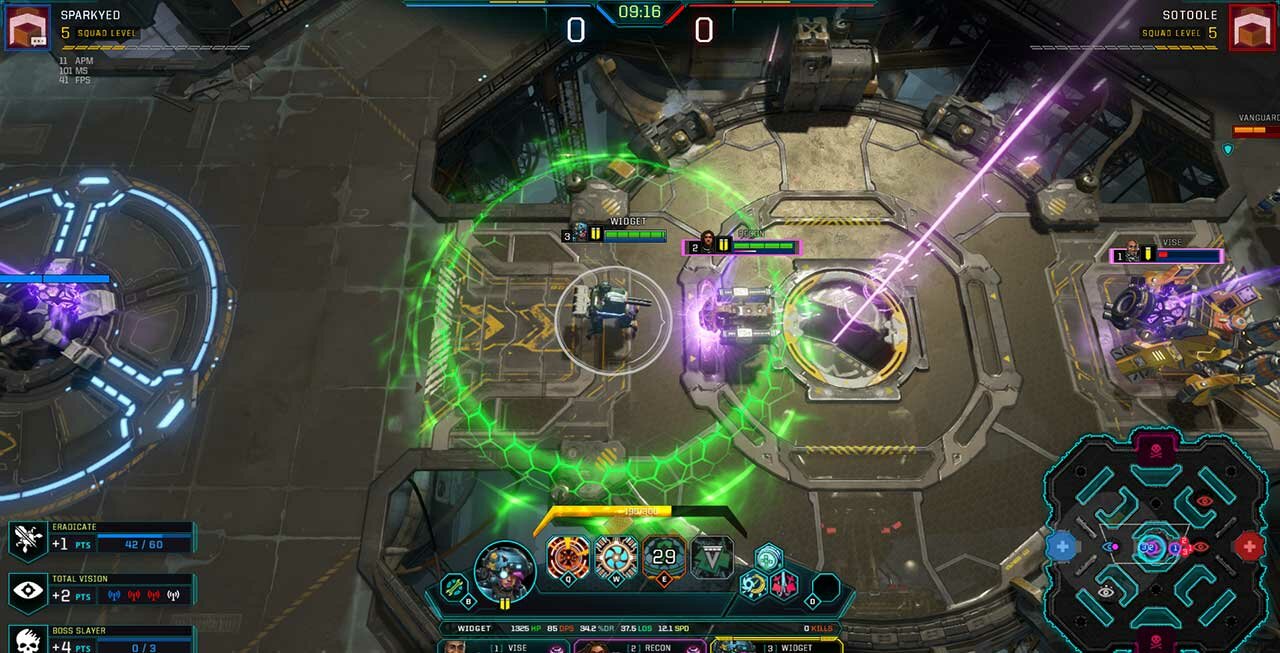Click the empty D item slot
This screenshot has height=653, width=1280.
826,587
